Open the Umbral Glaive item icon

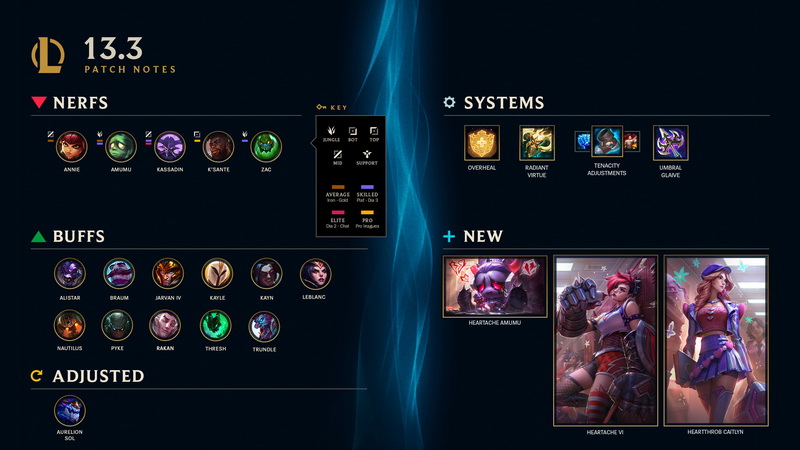(x=670, y=143)
